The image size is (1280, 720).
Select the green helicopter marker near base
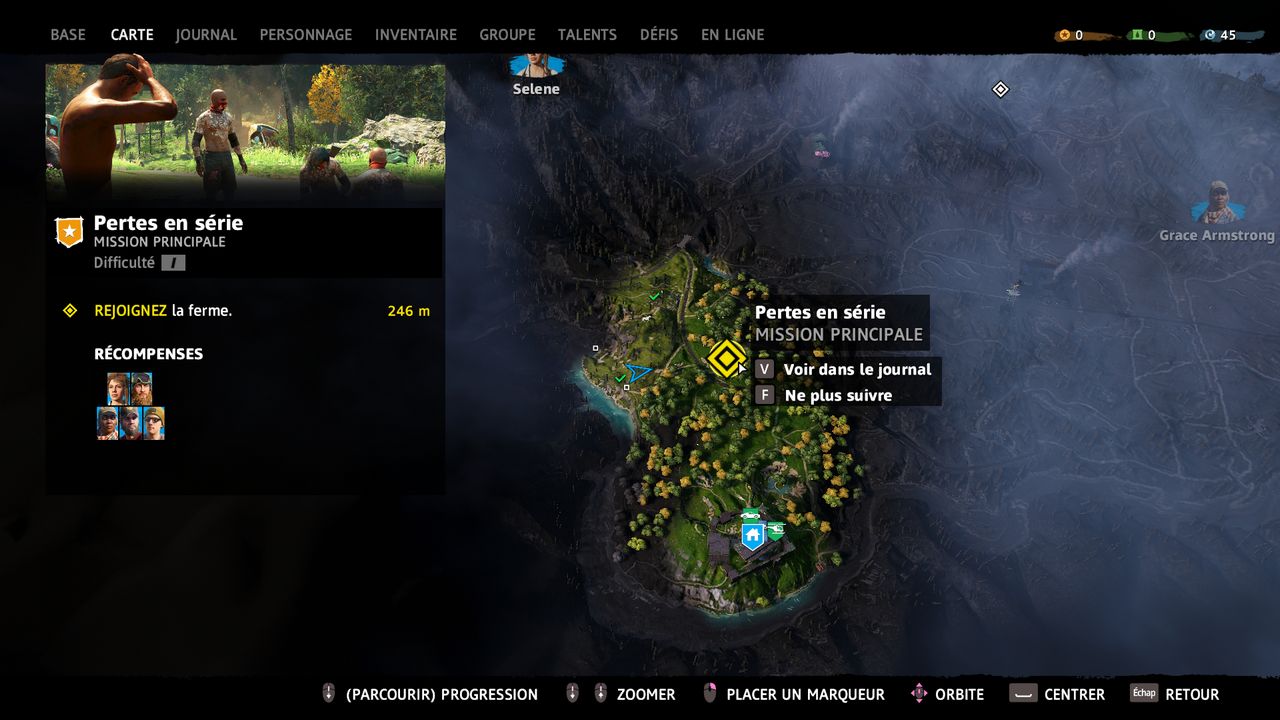(x=775, y=530)
